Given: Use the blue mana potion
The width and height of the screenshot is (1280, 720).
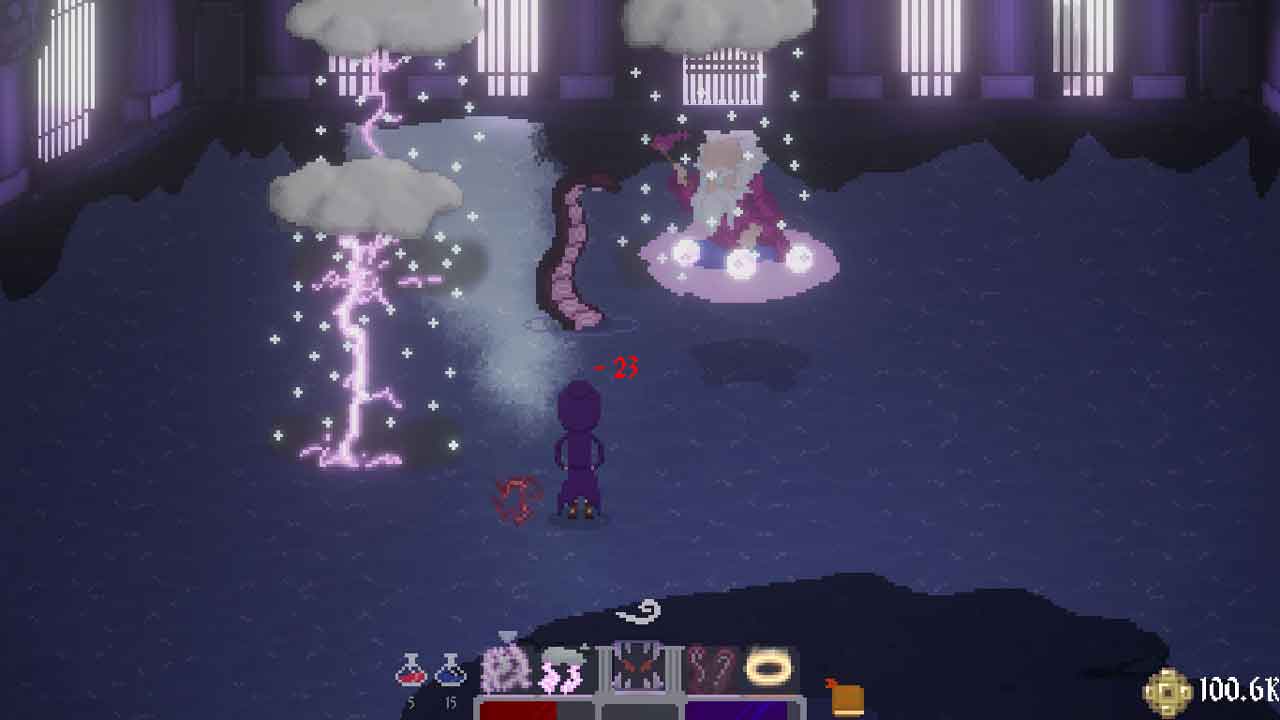Looking at the screenshot, I should pyautogui.click(x=450, y=672).
